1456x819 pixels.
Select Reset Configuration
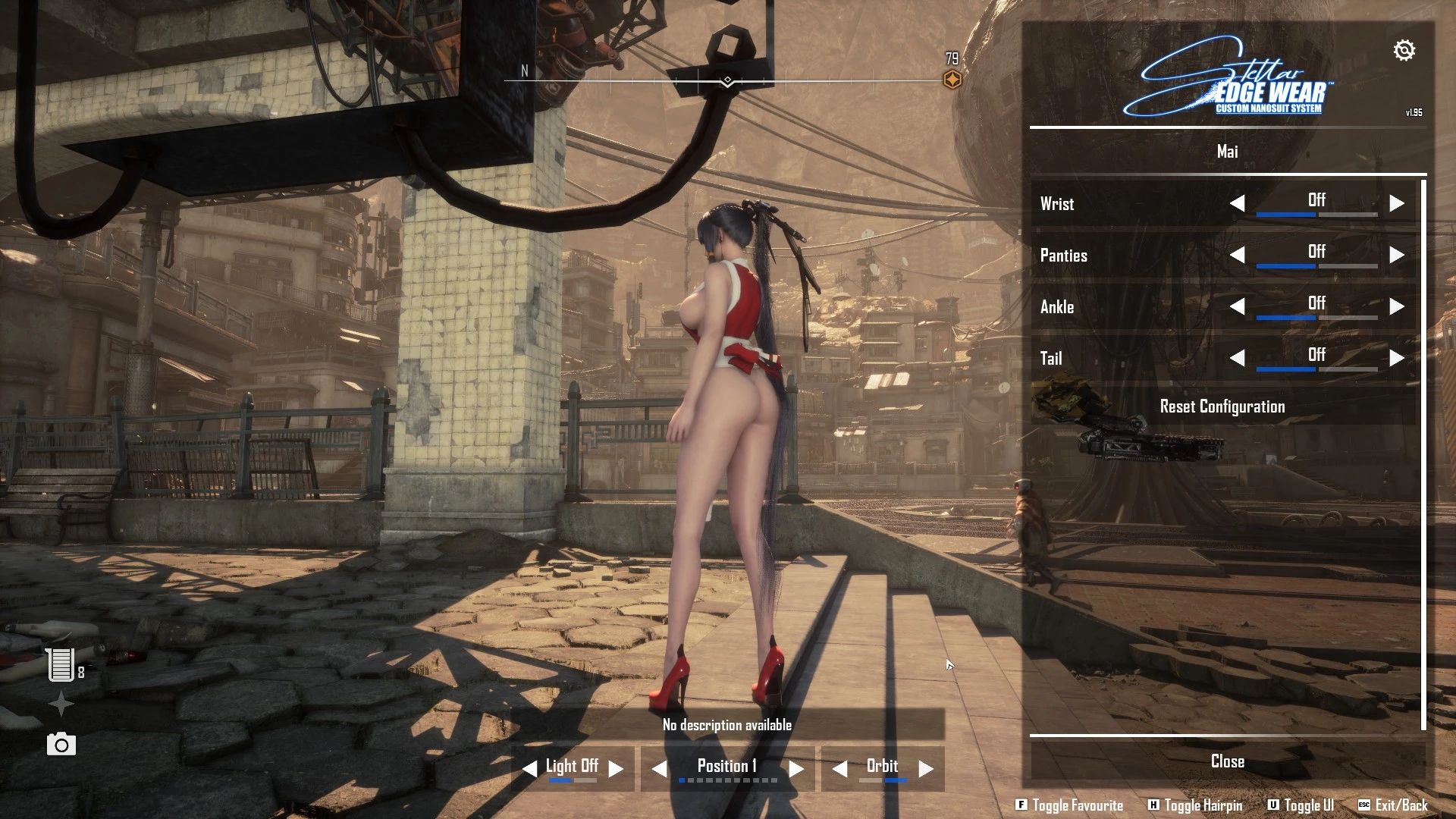(1222, 406)
